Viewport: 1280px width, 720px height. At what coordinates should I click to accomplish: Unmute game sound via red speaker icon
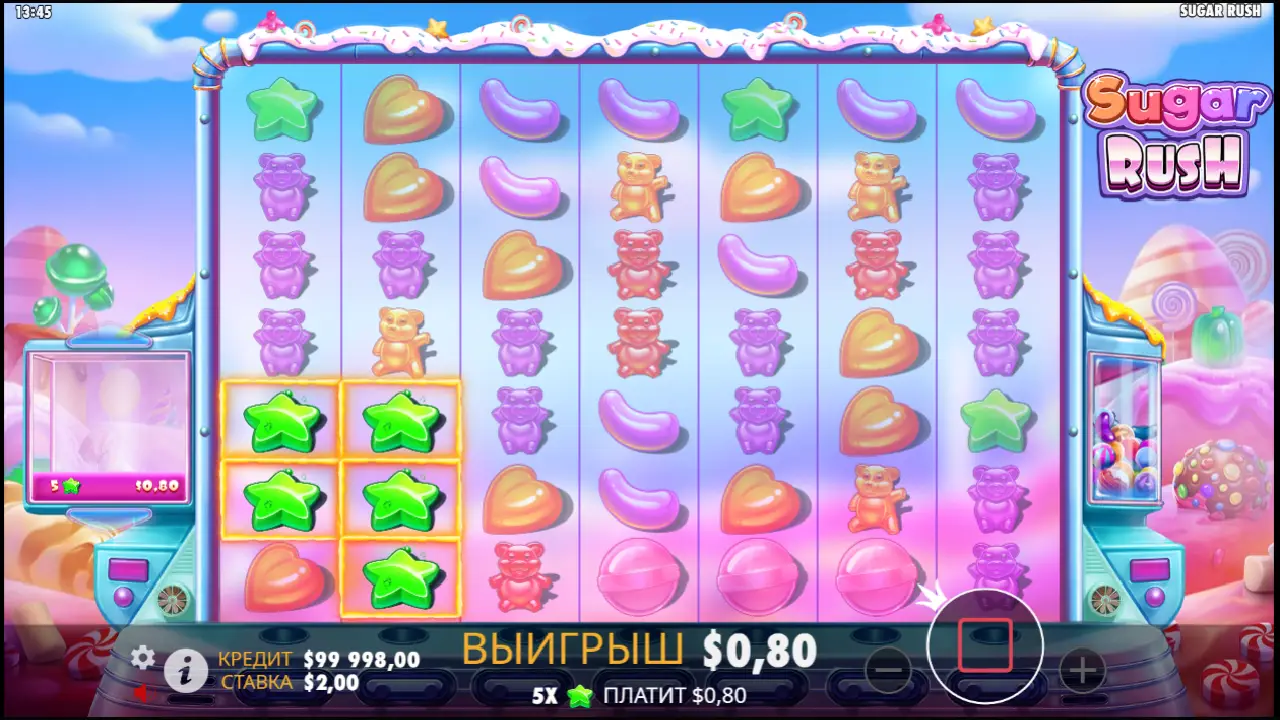click(x=140, y=695)
